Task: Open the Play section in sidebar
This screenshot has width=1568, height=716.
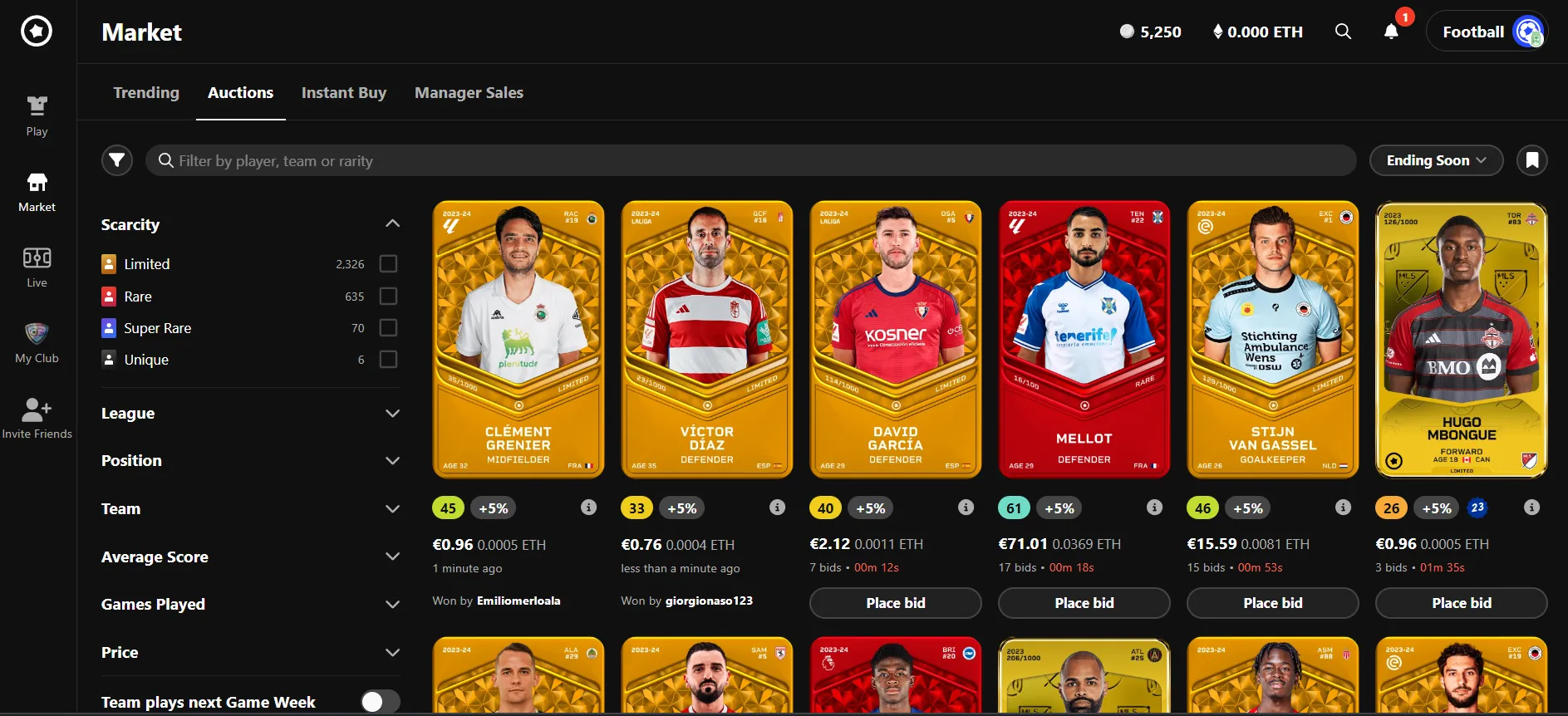Action: tap(37, 114)
